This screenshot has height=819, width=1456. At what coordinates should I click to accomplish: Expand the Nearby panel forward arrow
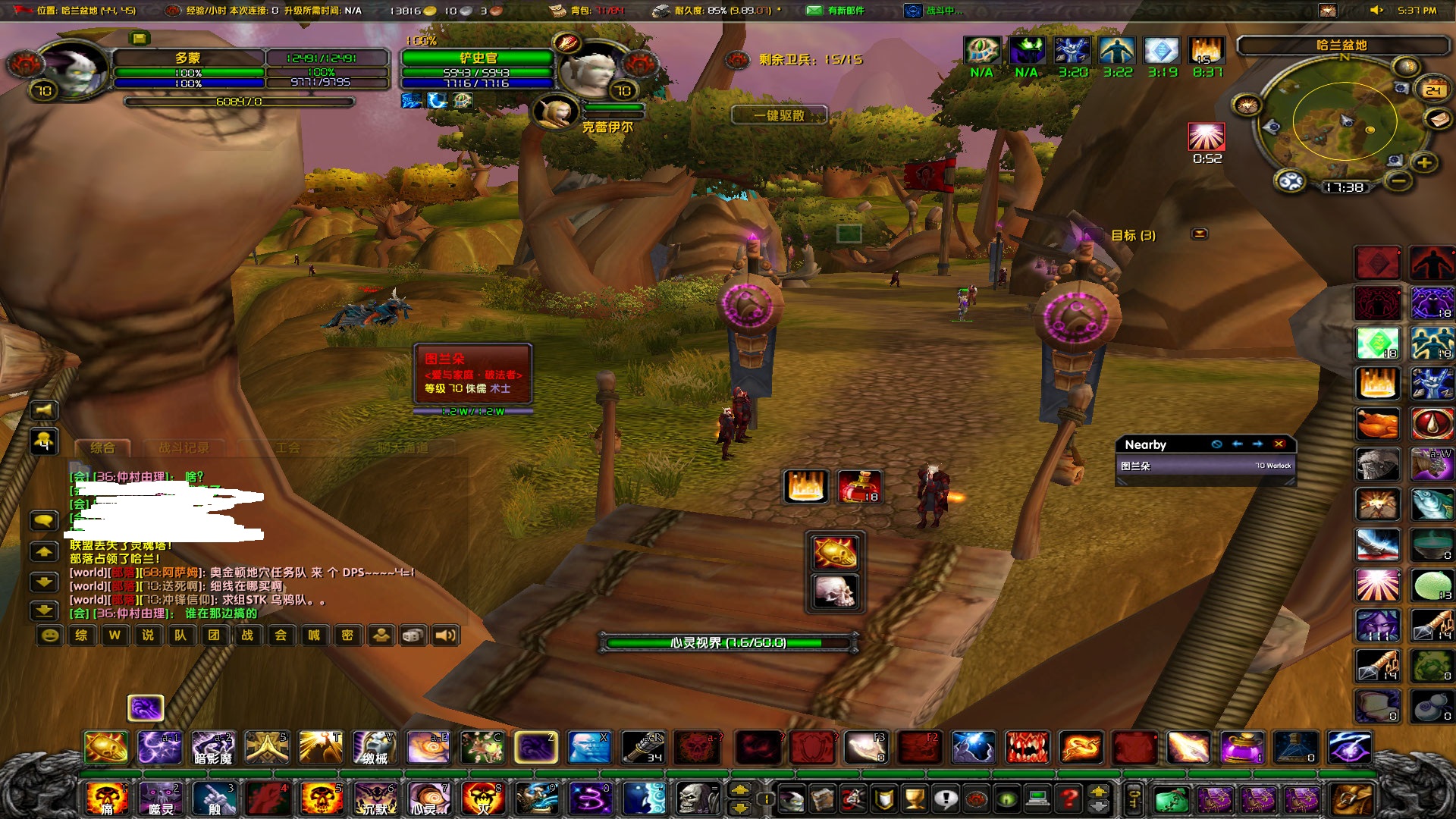click(x=1257, y=444)
